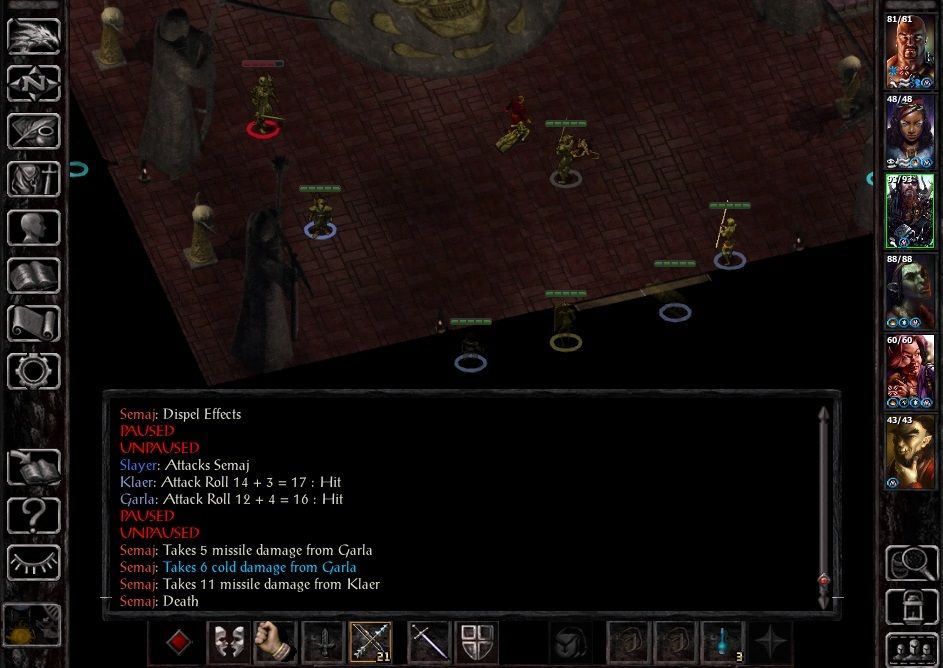Activate the talk masks button
Viewport: 943px width, 668px height.
[x=227, y=642]
